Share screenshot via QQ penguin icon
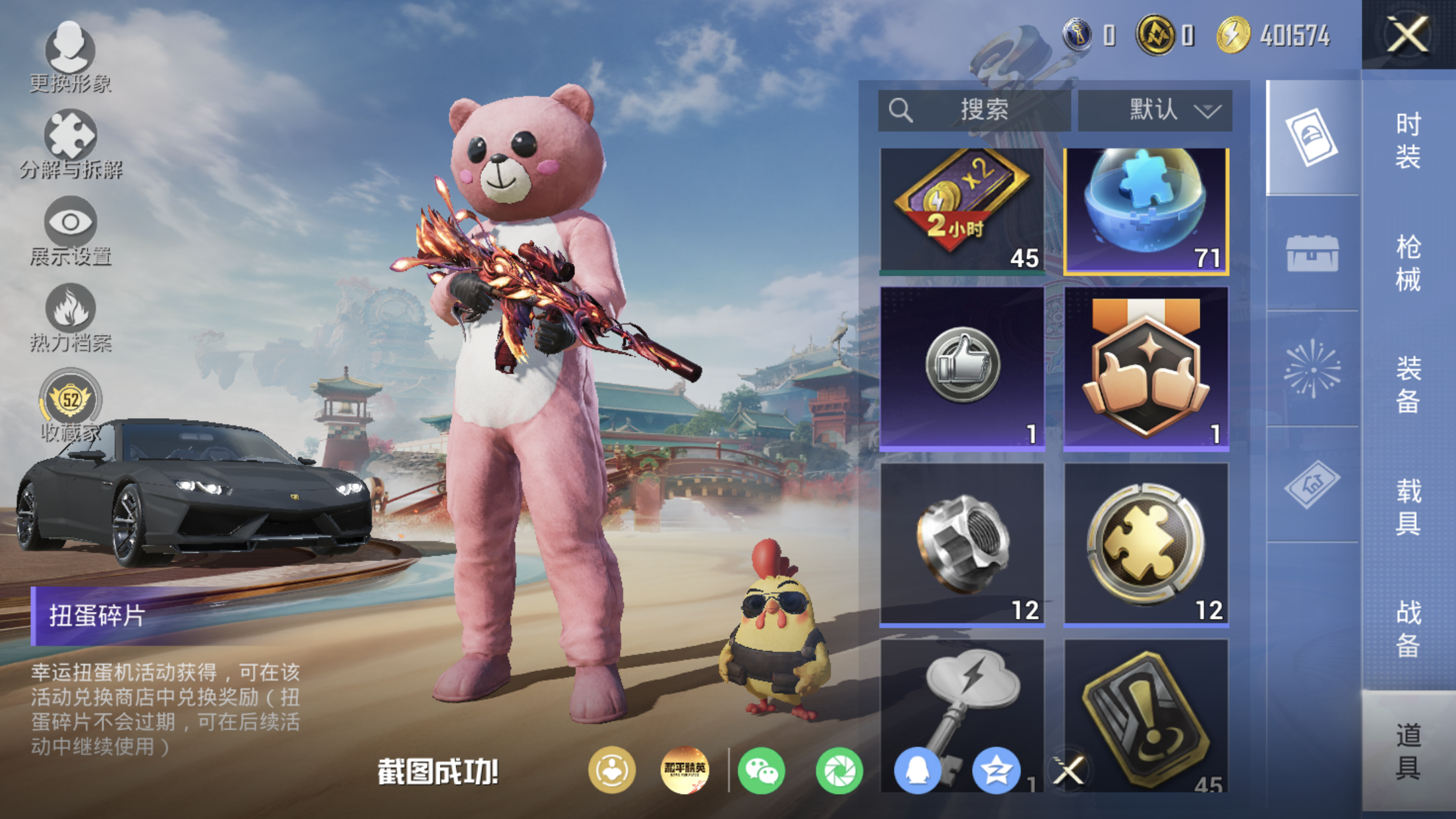Image resolution: width=1456 pixels, height=819 pixels. (x=917, y=770)
